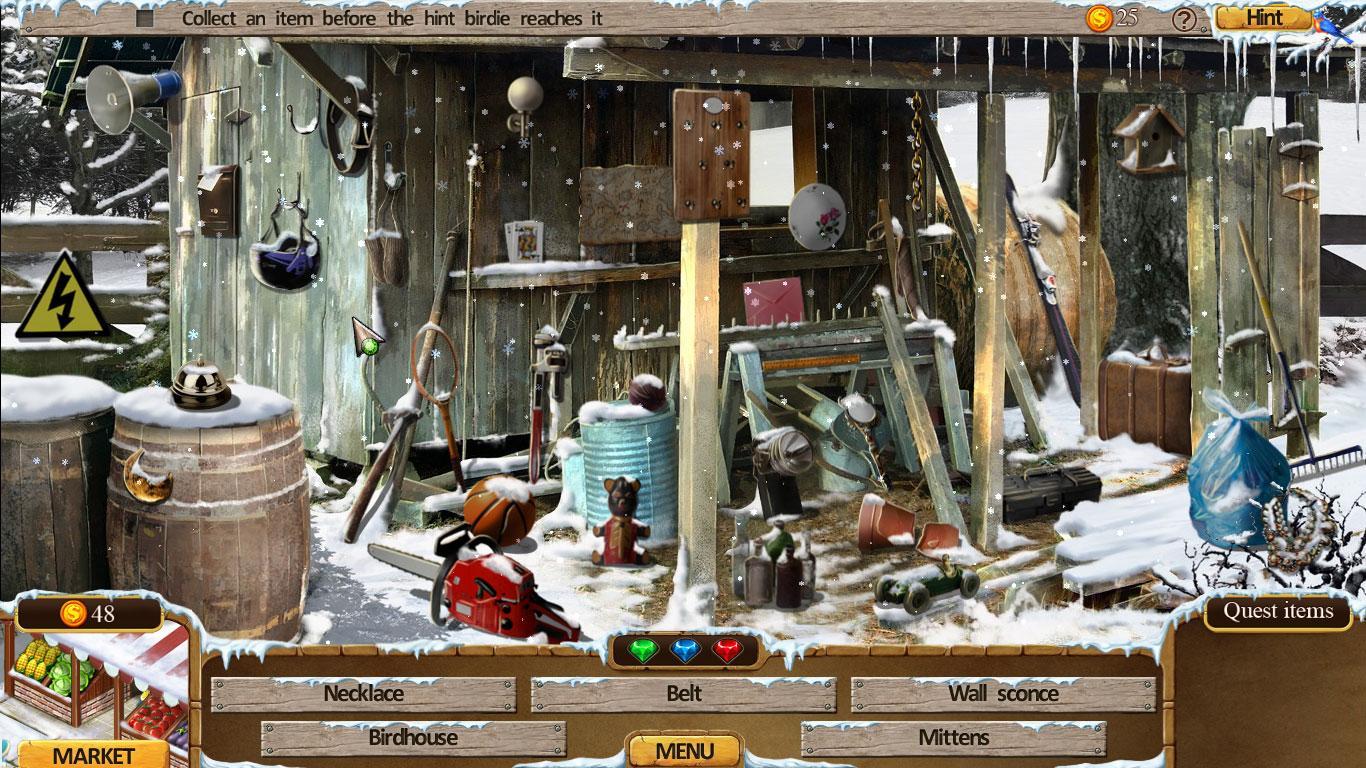Click the blue gem bonus
Image resolution: width=1366 pixels, height=768 pixels.
[685, 652]
